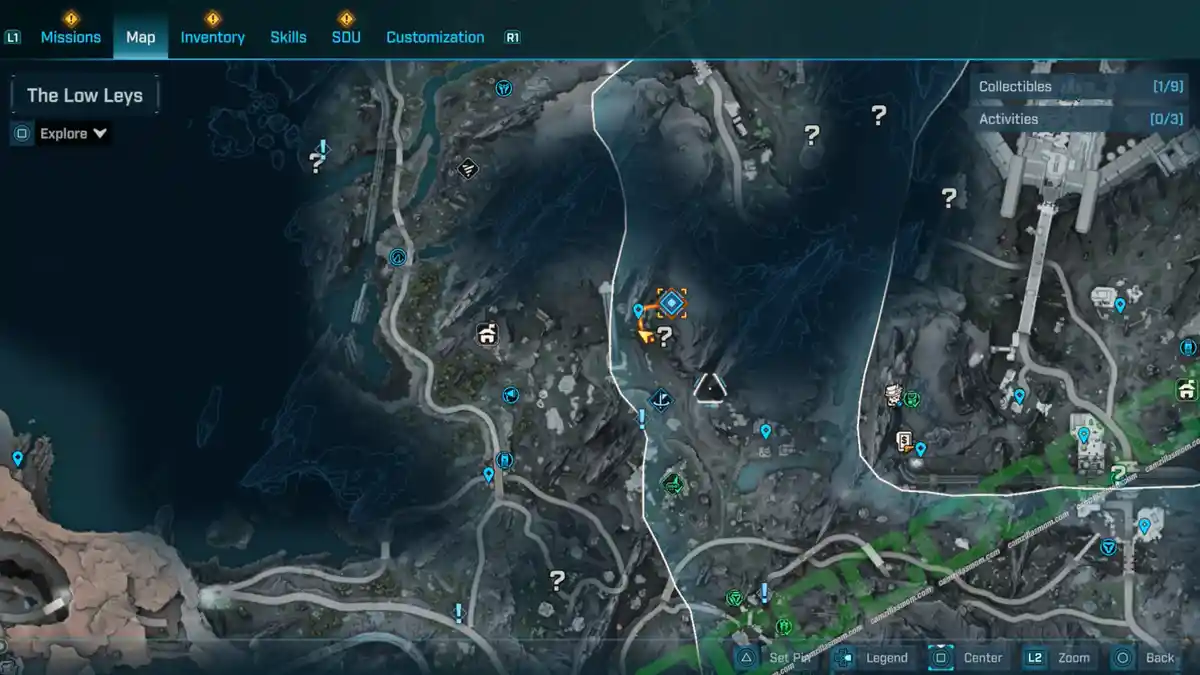Select The Low Leys region label
Screen dimensions: 1200x675
point(85,96)
